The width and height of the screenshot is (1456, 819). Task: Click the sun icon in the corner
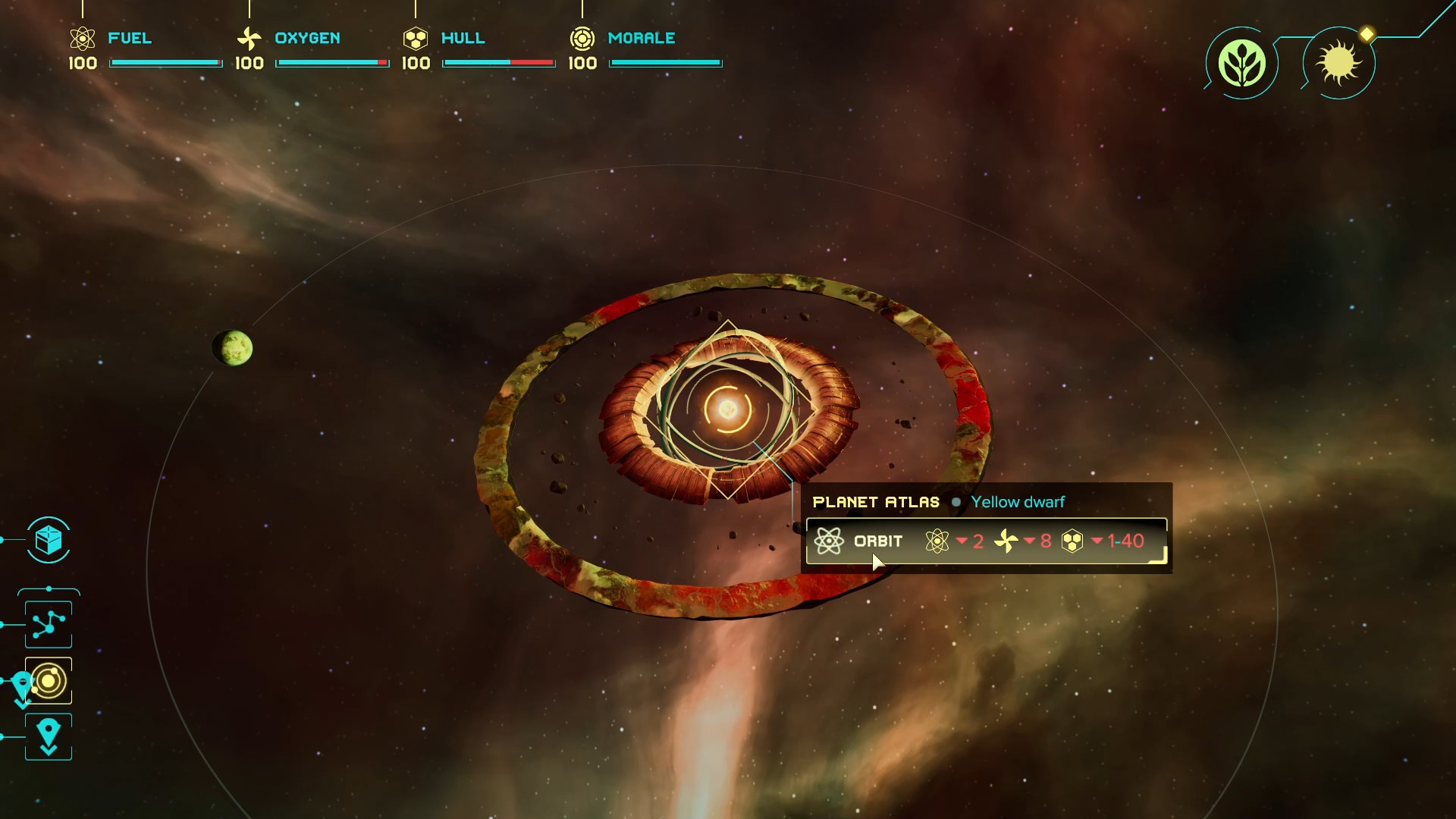(1339, 63)
